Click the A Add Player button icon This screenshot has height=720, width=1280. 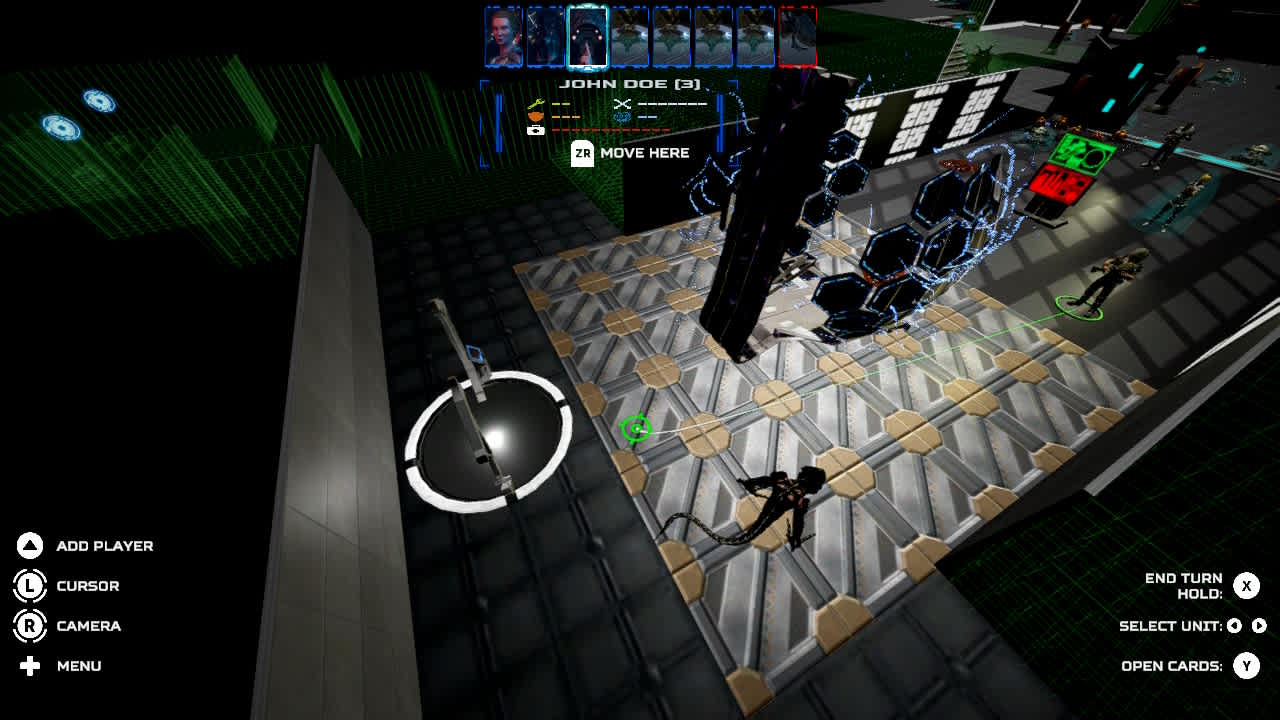point(30,546)
